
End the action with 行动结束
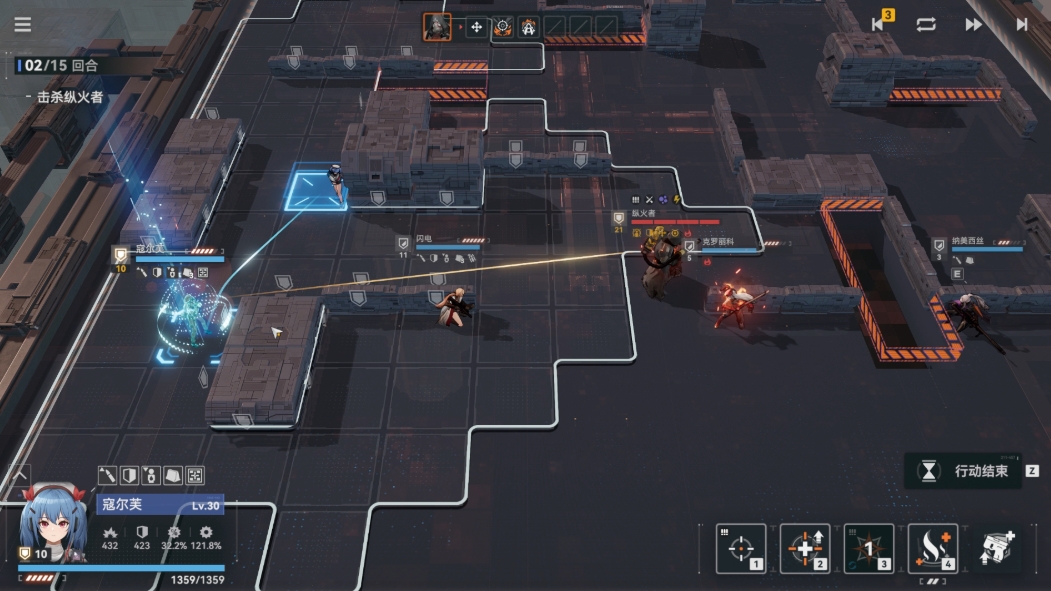[x=968, y=471]
